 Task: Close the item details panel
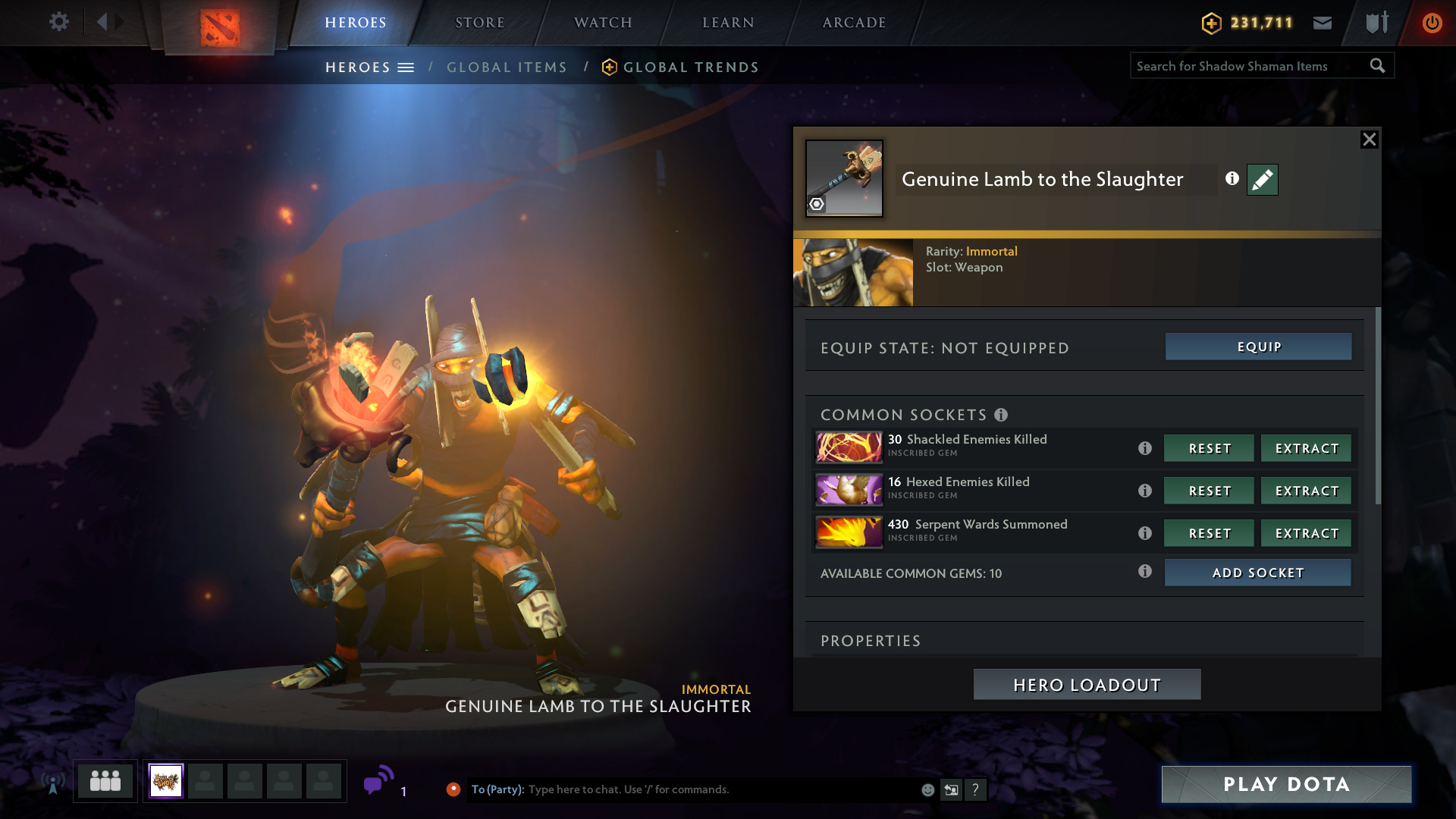coord(1369,140)
